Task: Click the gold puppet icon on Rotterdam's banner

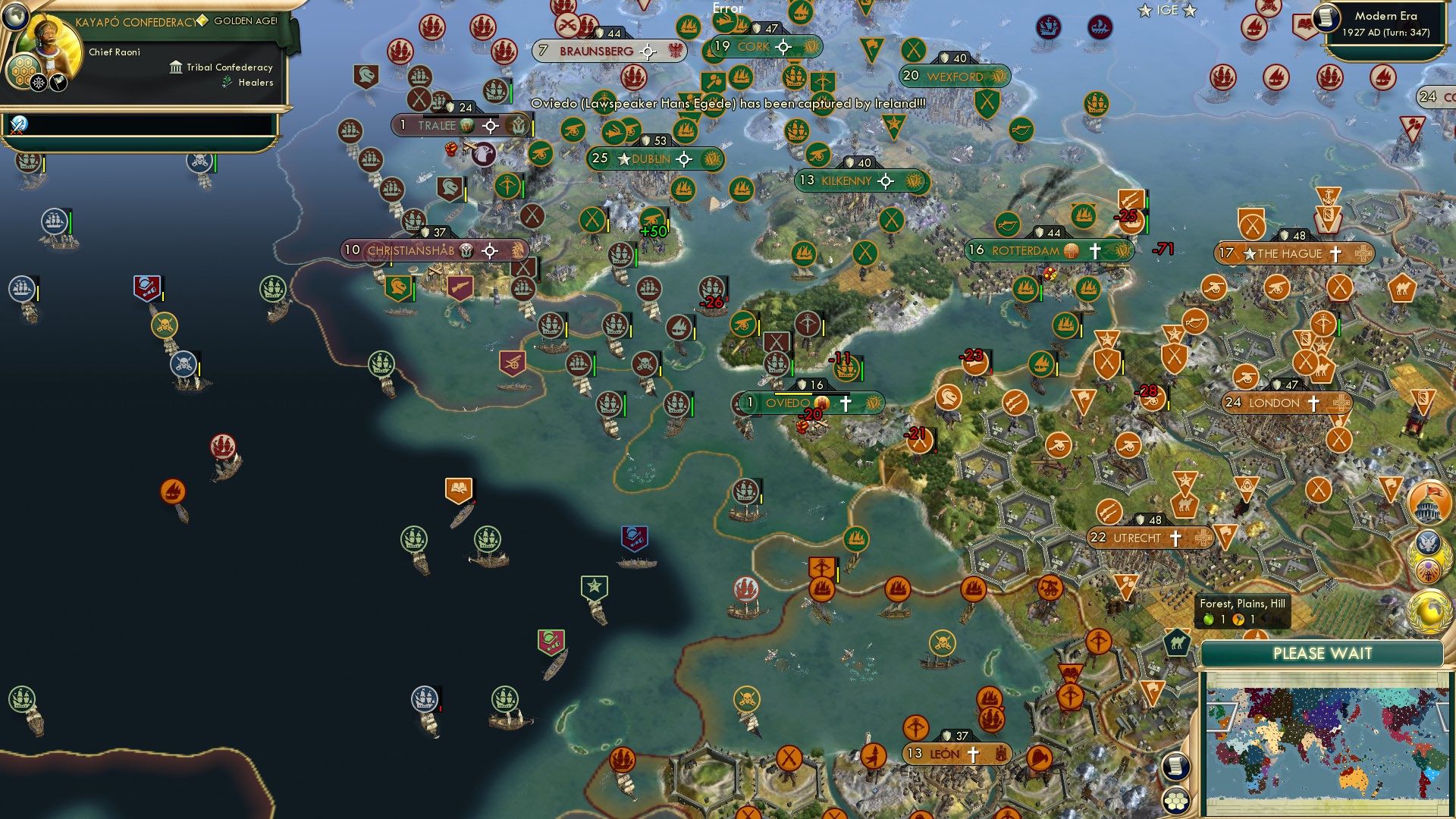Action: 1071,250
